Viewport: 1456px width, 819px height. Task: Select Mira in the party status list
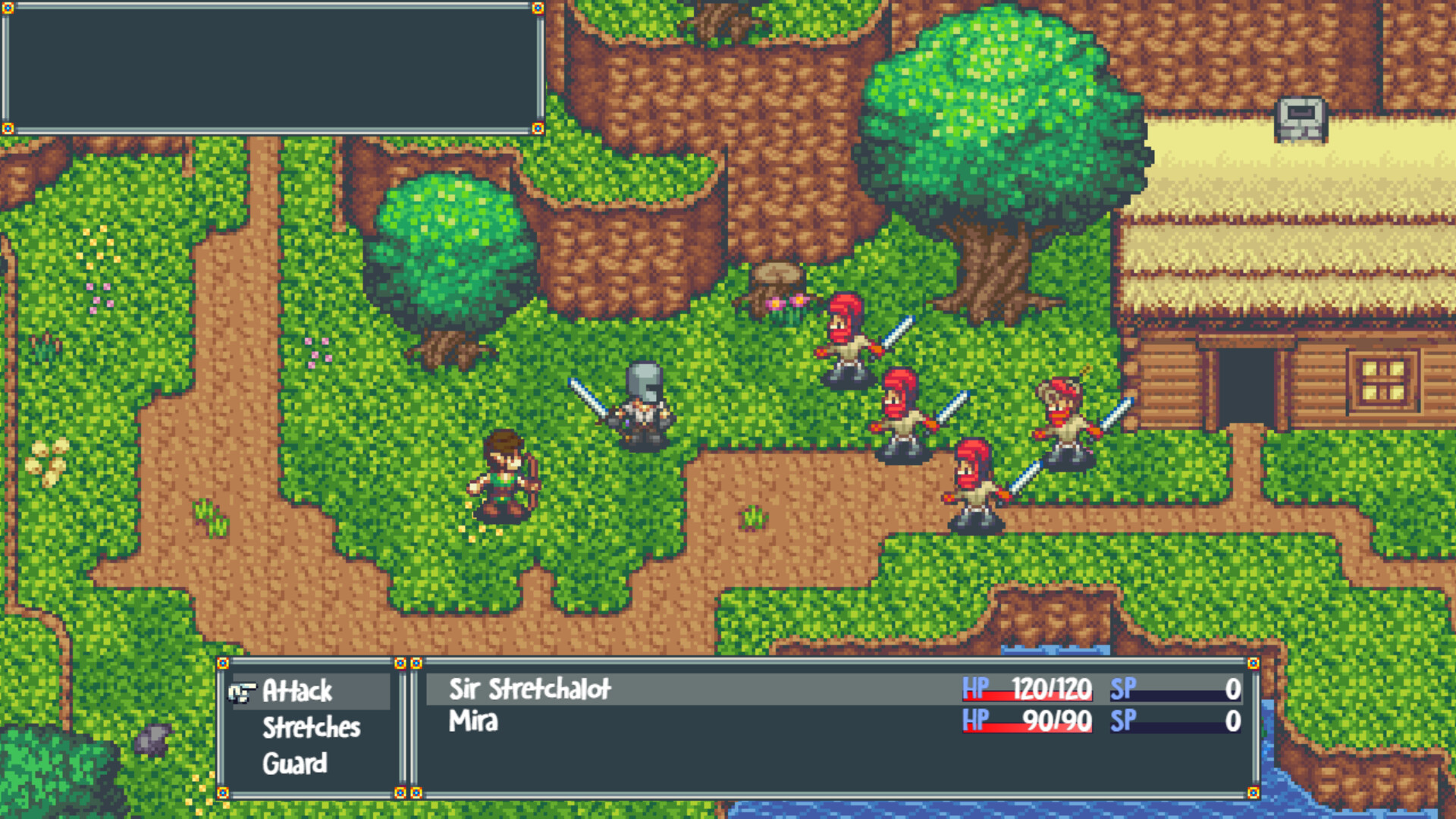point(472,723)
